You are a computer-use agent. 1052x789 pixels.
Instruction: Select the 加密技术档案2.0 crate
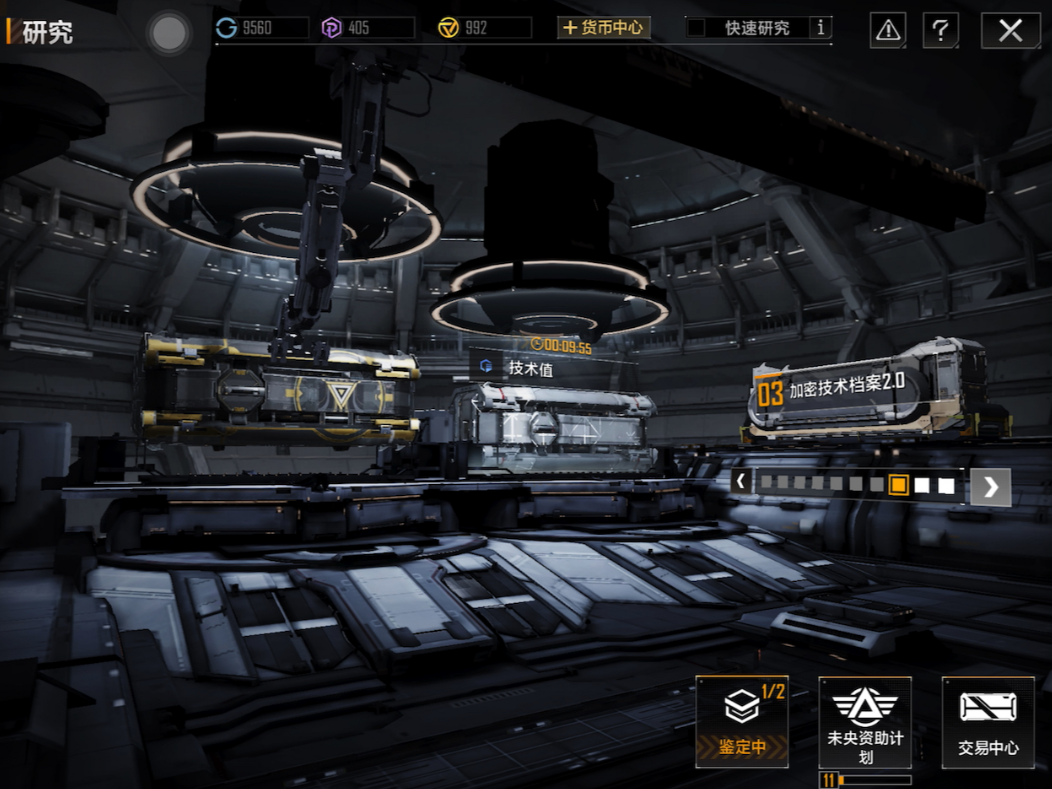866,392
